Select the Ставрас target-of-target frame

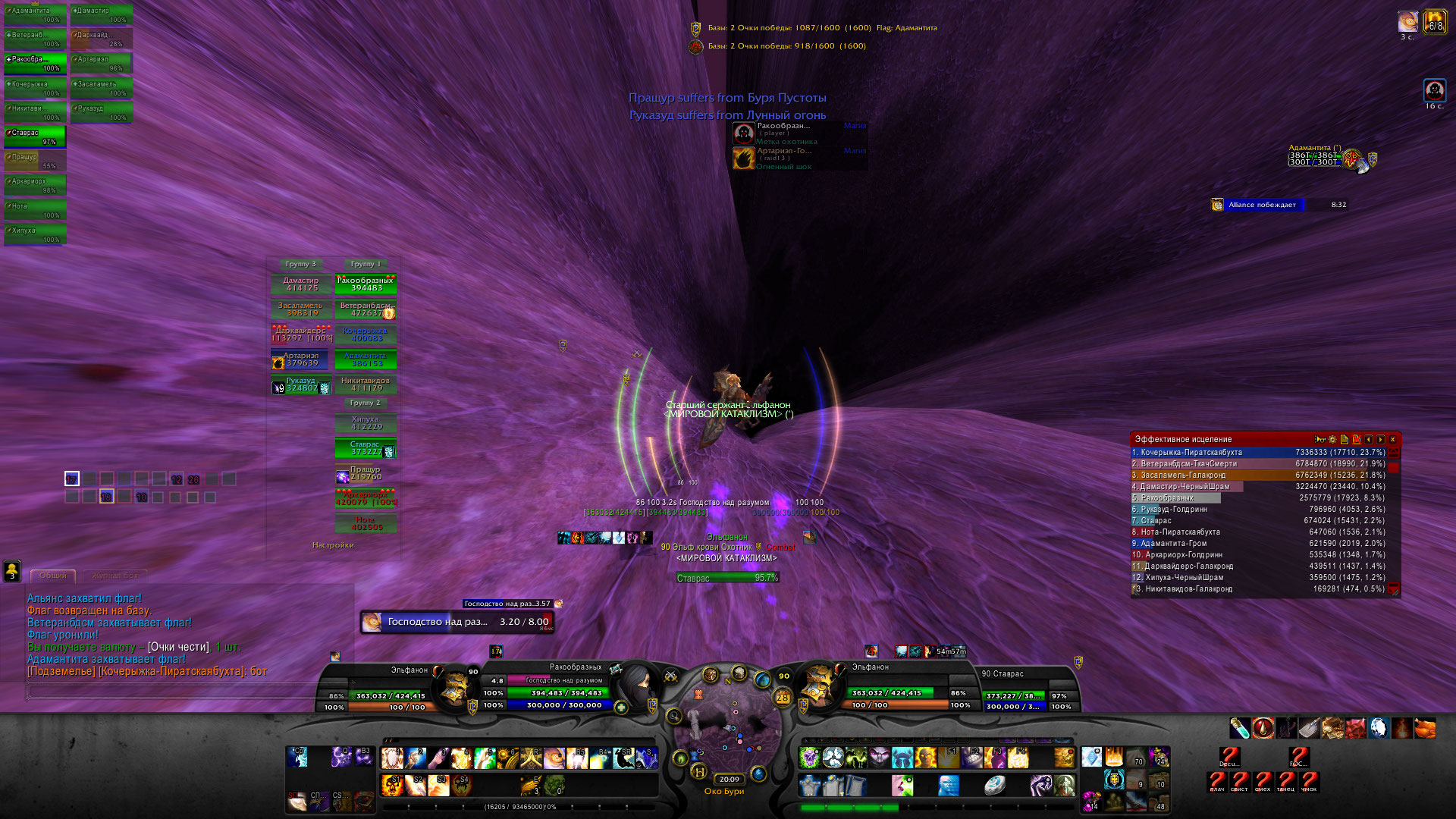pyautogui.click(x=726, y=578)
